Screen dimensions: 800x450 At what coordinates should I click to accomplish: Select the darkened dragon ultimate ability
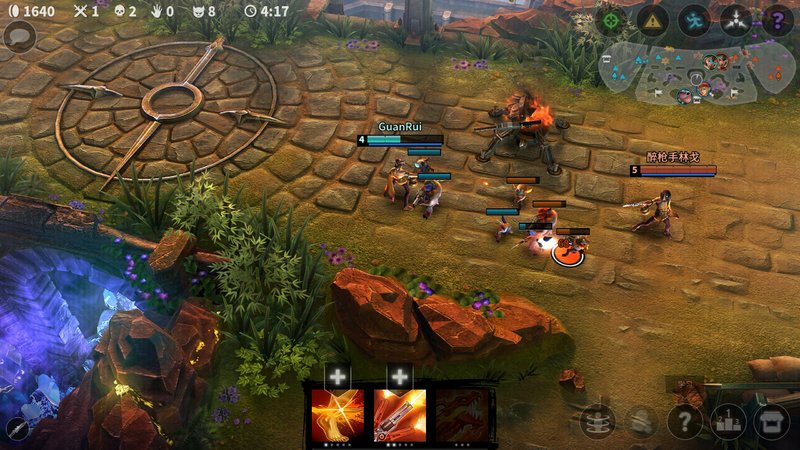[461, 415]
